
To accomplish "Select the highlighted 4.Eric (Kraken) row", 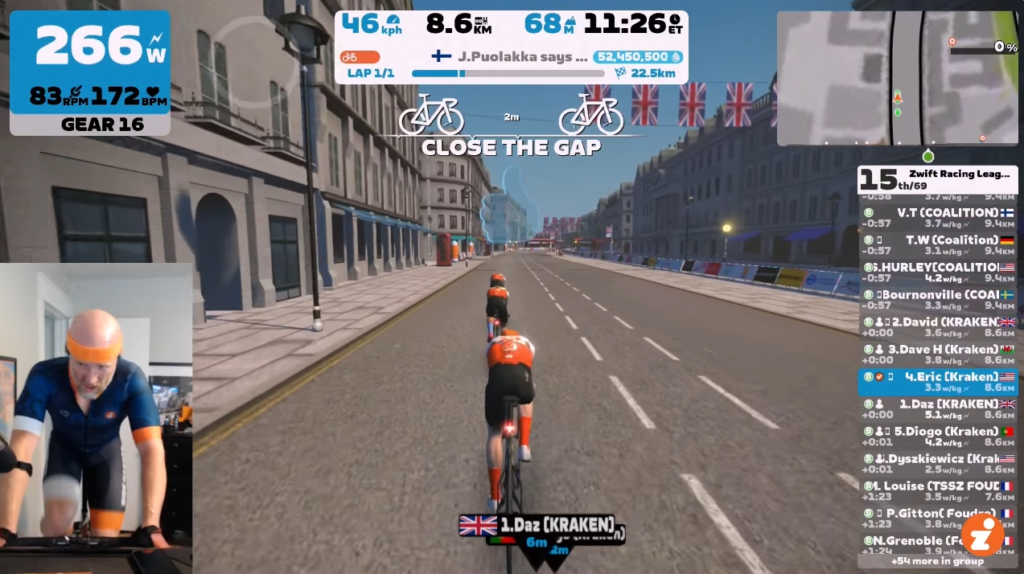I will point(937,382).
